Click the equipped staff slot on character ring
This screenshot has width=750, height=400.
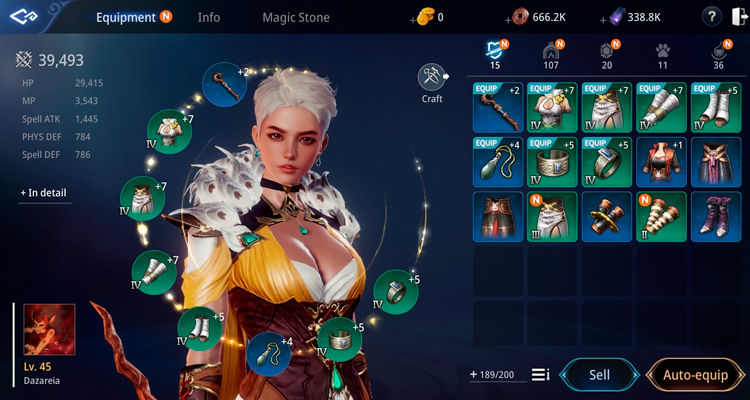(x=224, y=84)
